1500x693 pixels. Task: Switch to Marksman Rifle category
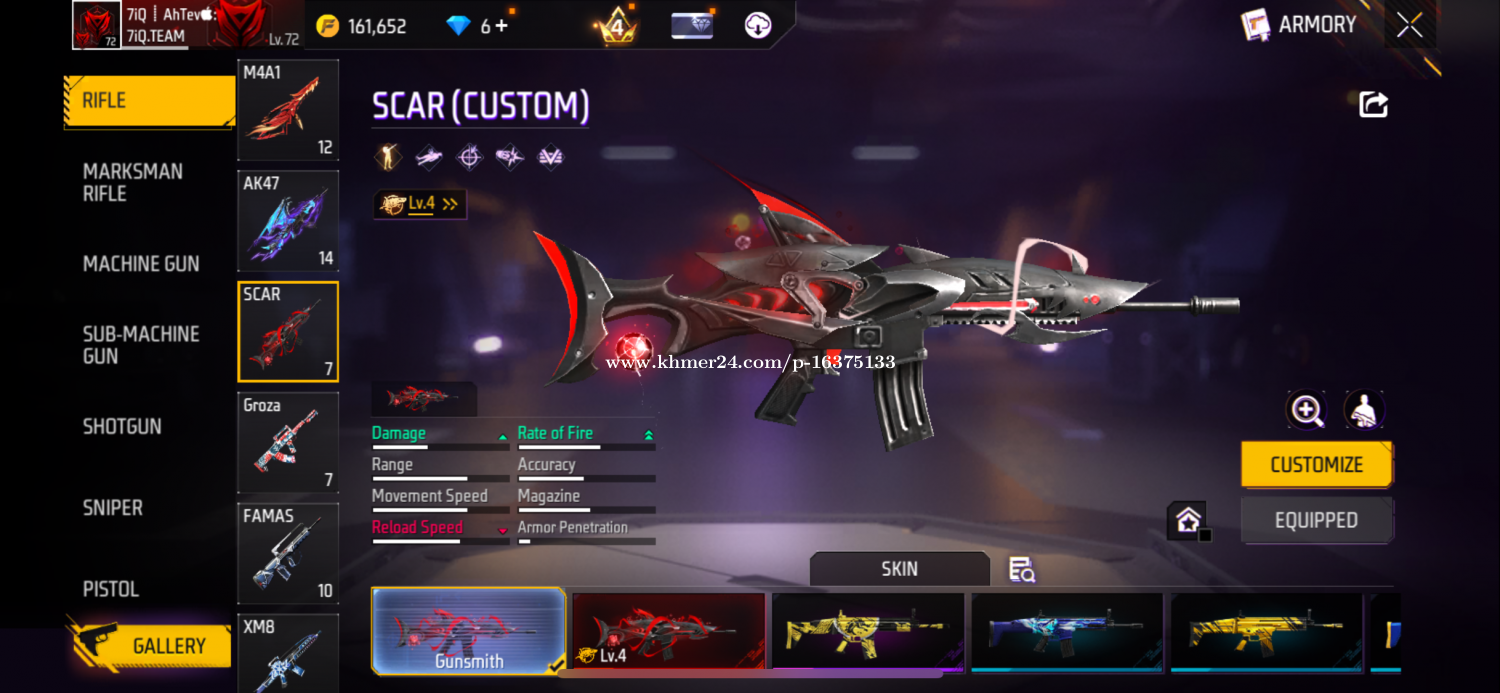133,182
